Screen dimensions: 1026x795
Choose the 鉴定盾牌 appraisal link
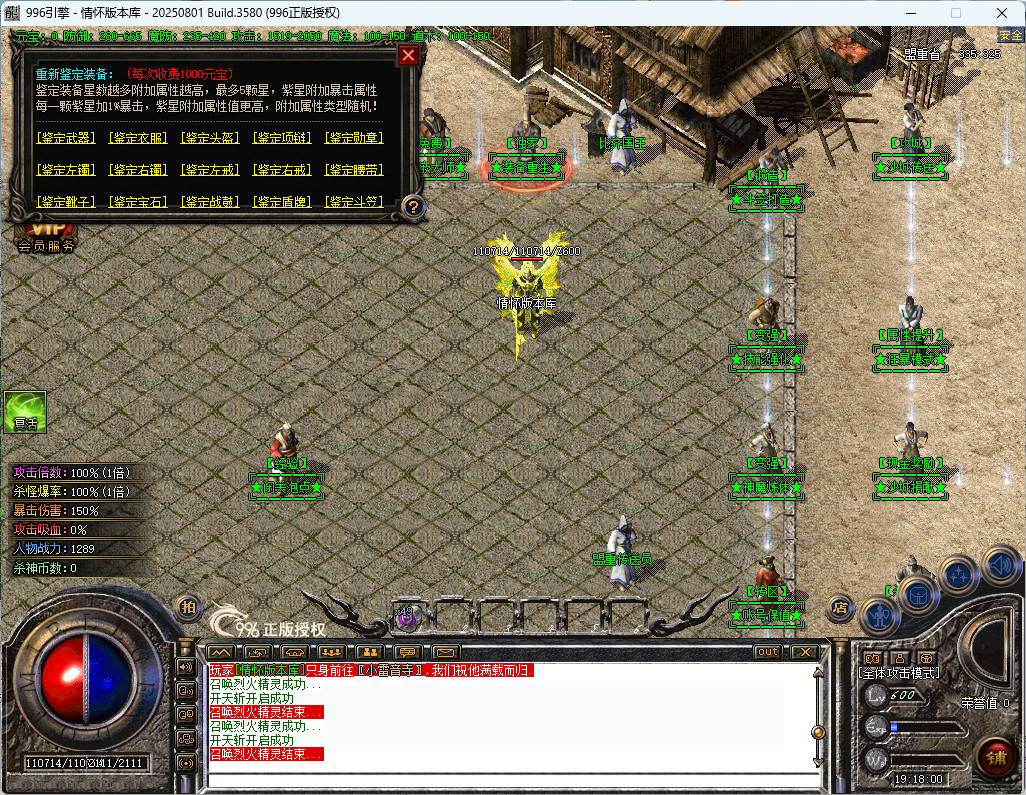[282, 202]
